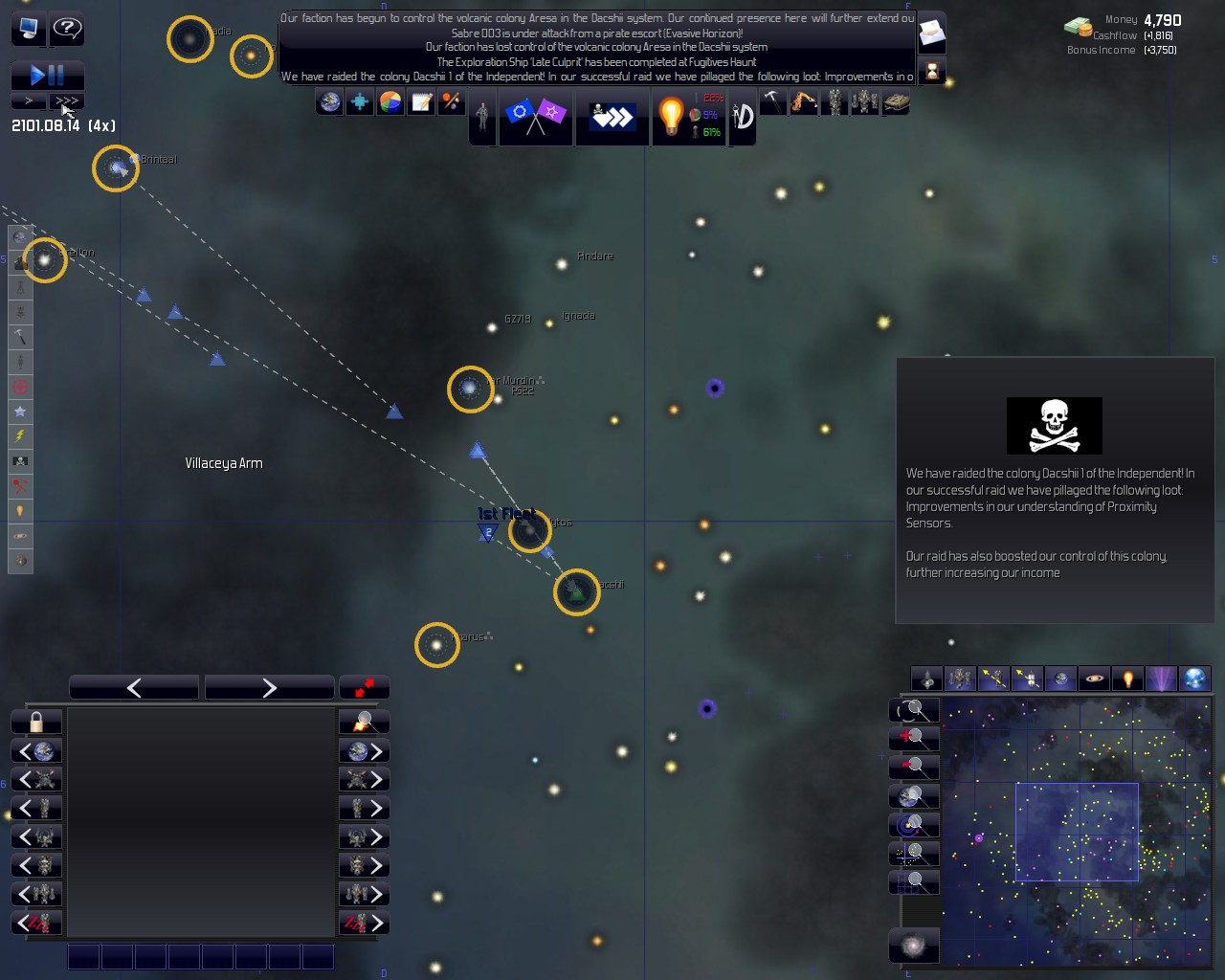
Task: Open the light bulb research screen
Action: coord(671,116)
